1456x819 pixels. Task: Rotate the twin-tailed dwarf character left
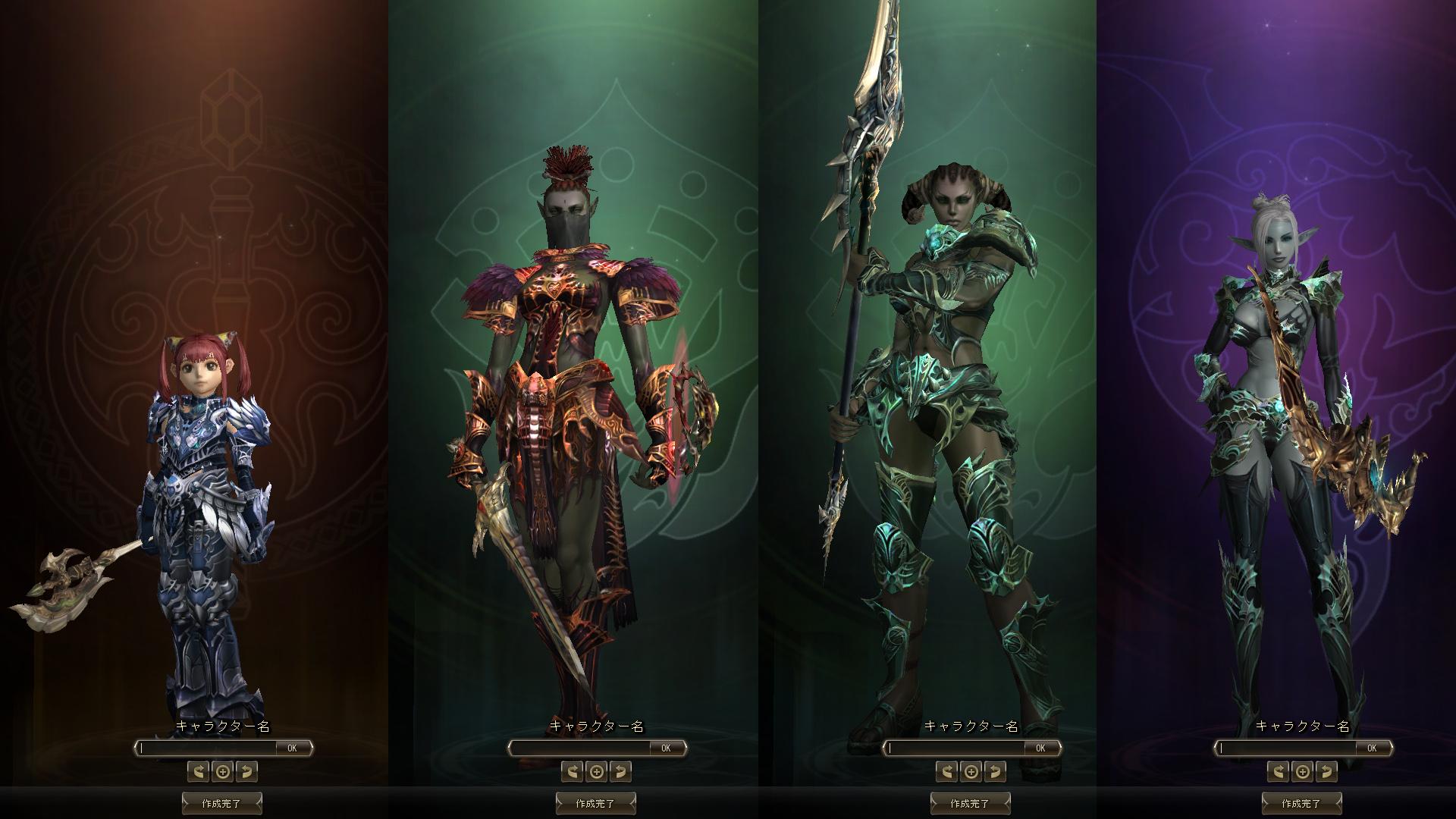199,772
